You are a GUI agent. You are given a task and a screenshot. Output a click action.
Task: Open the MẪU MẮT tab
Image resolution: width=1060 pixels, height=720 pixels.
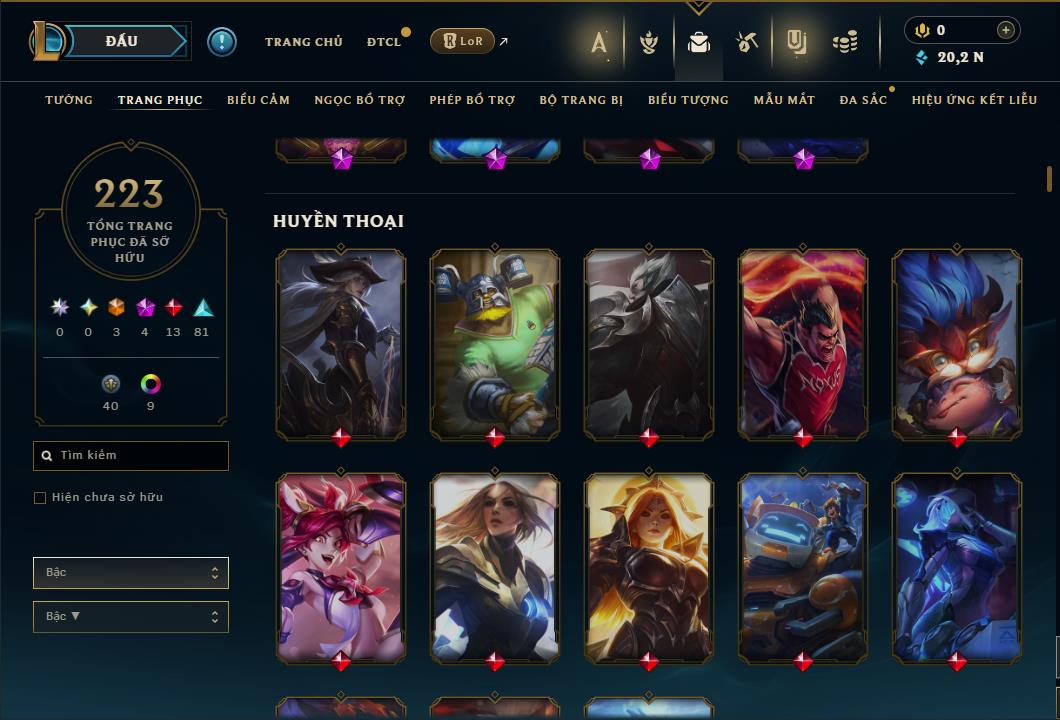(x=784, y=100)
